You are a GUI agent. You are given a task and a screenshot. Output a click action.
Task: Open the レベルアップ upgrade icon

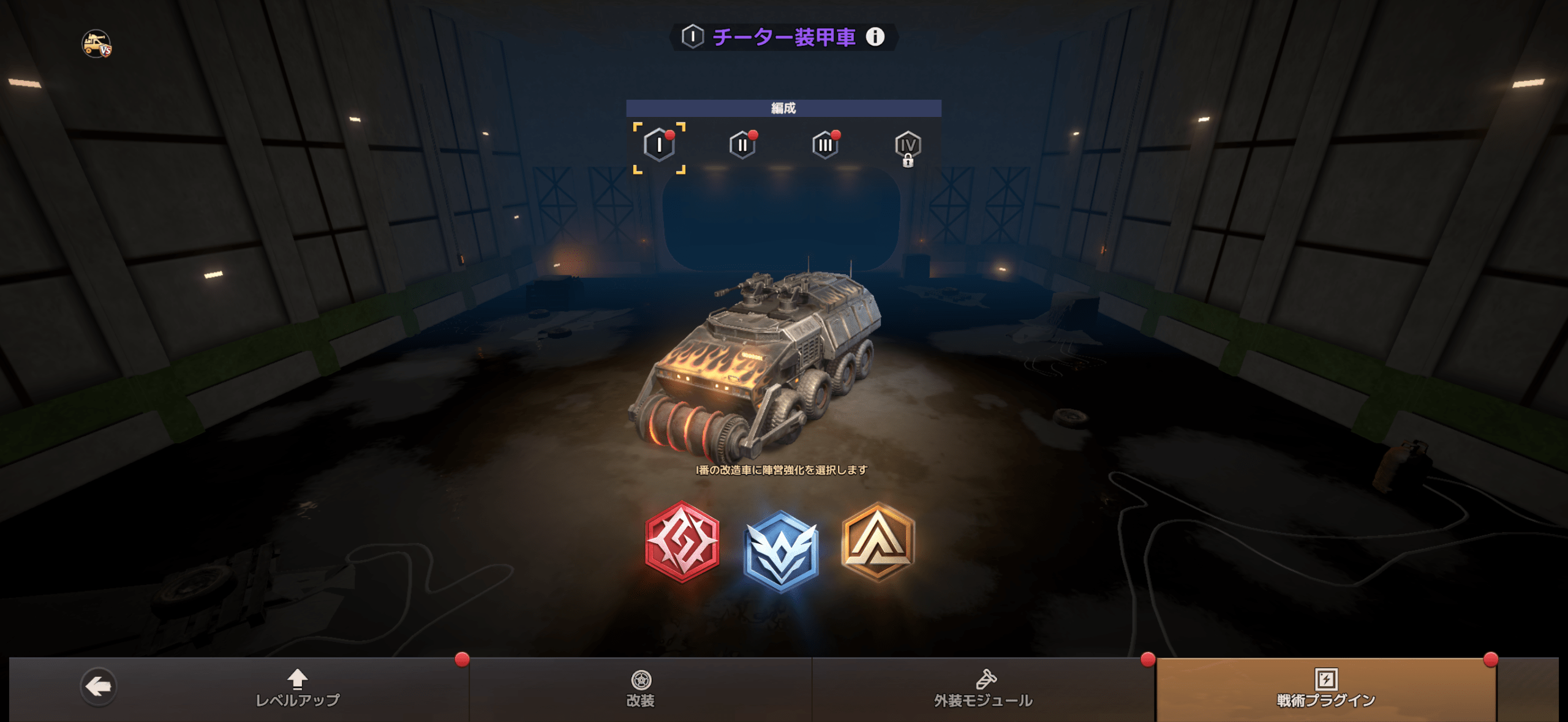tap(298, 678)
